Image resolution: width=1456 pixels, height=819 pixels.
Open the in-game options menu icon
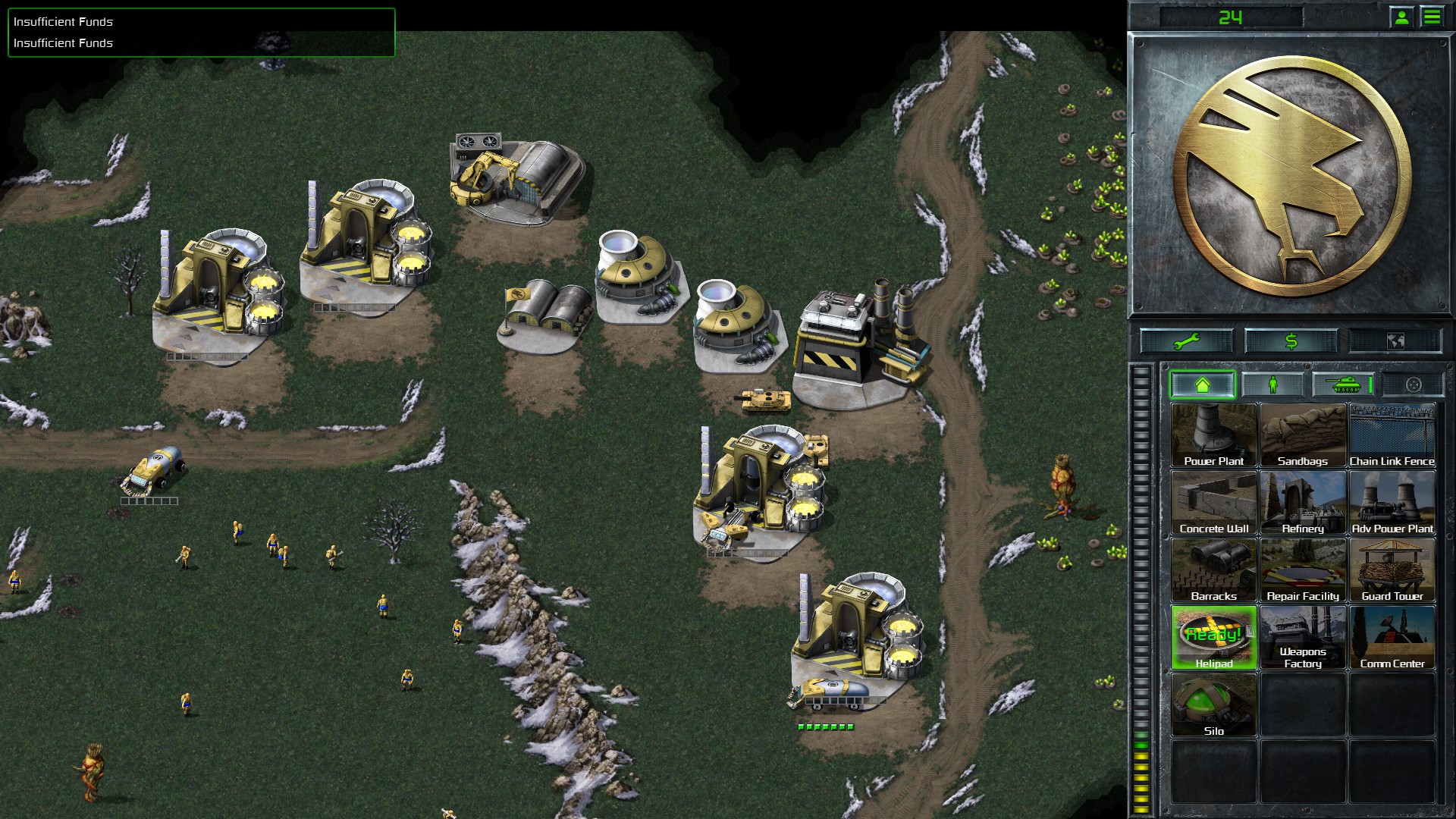pos(1432,17)
